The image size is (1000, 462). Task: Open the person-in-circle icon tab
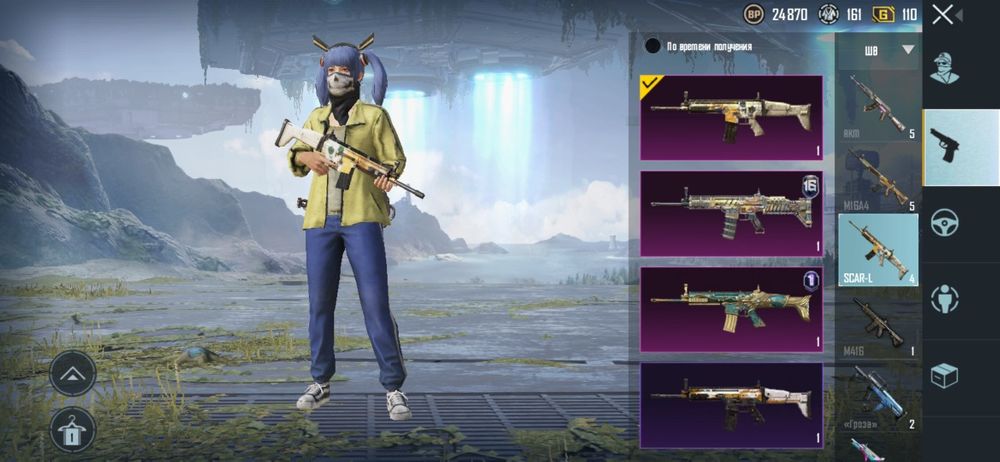(x=945, y=299)
